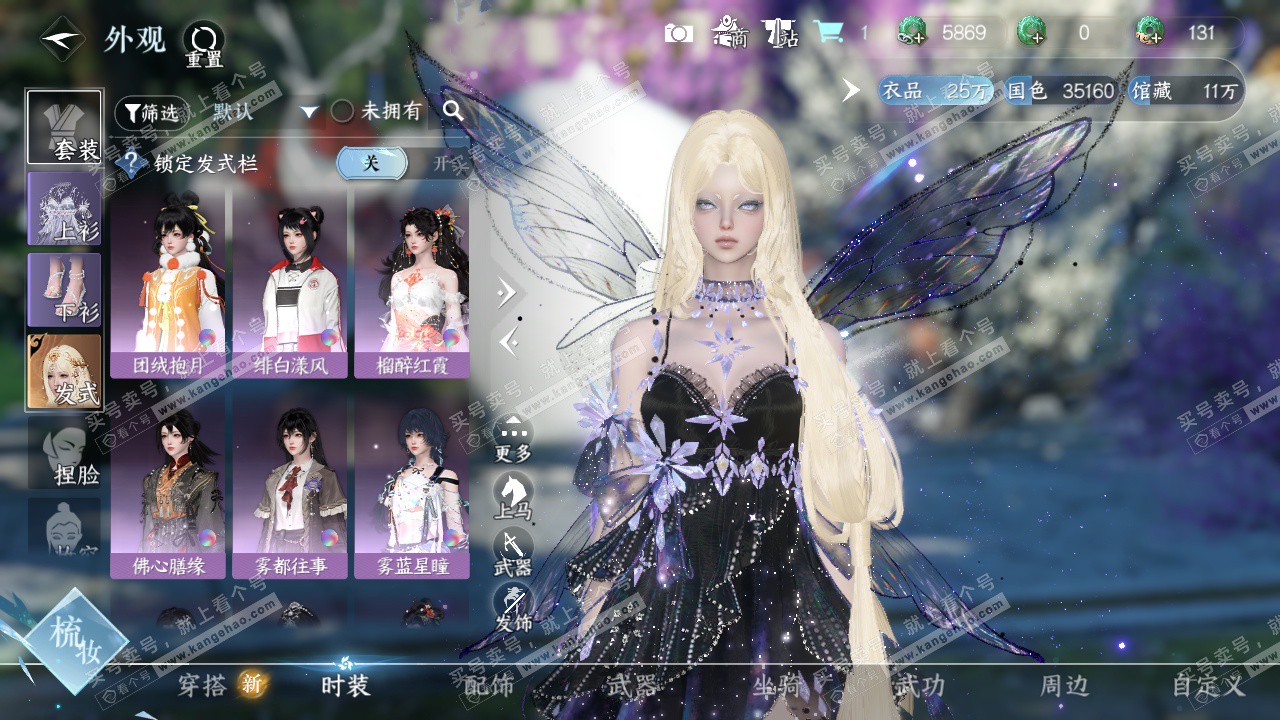Toggle the 上马 mount preview button
1280x720 pixels.
click(513, 495)
